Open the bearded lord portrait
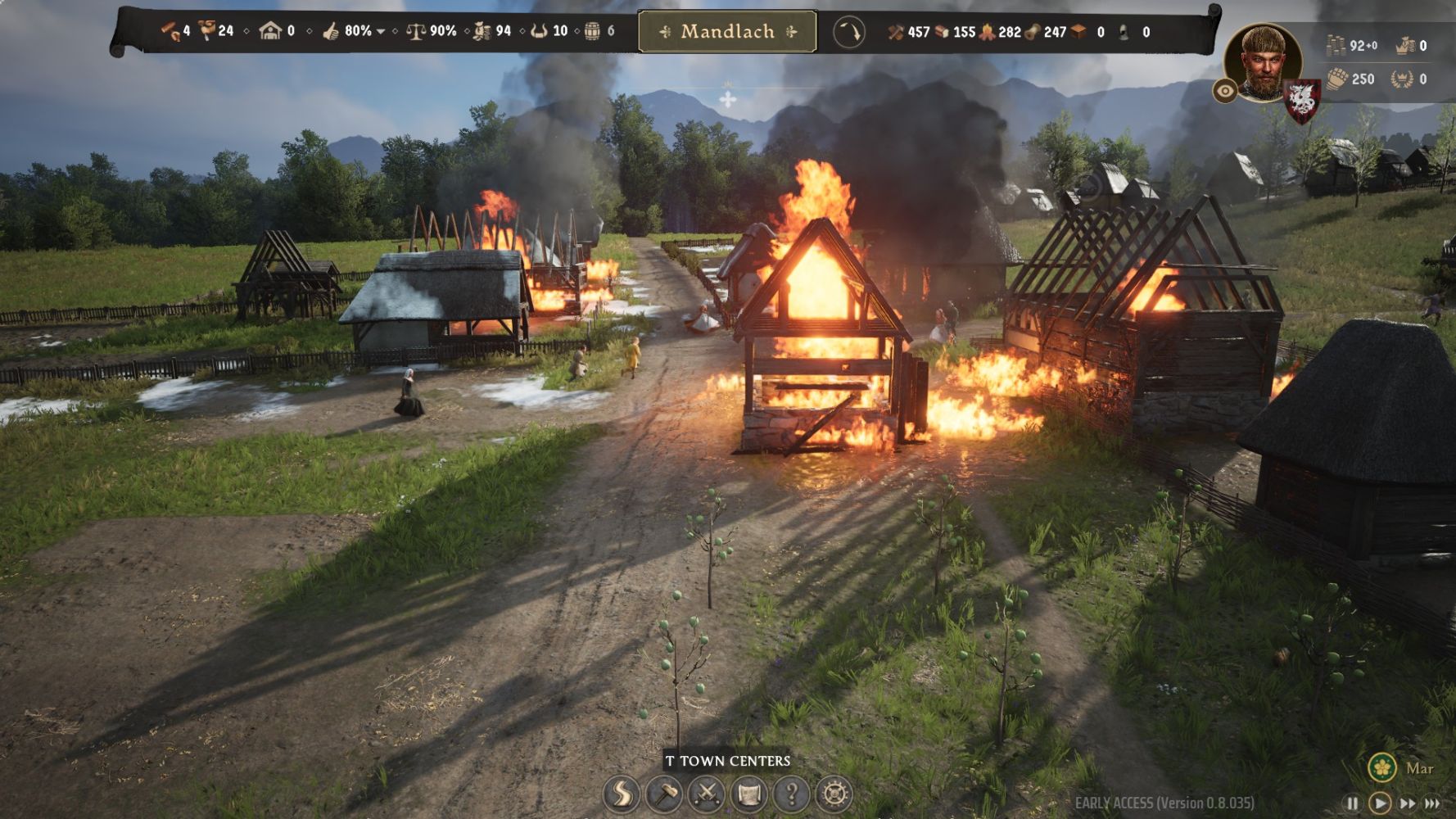 [x=1262, y=62]
